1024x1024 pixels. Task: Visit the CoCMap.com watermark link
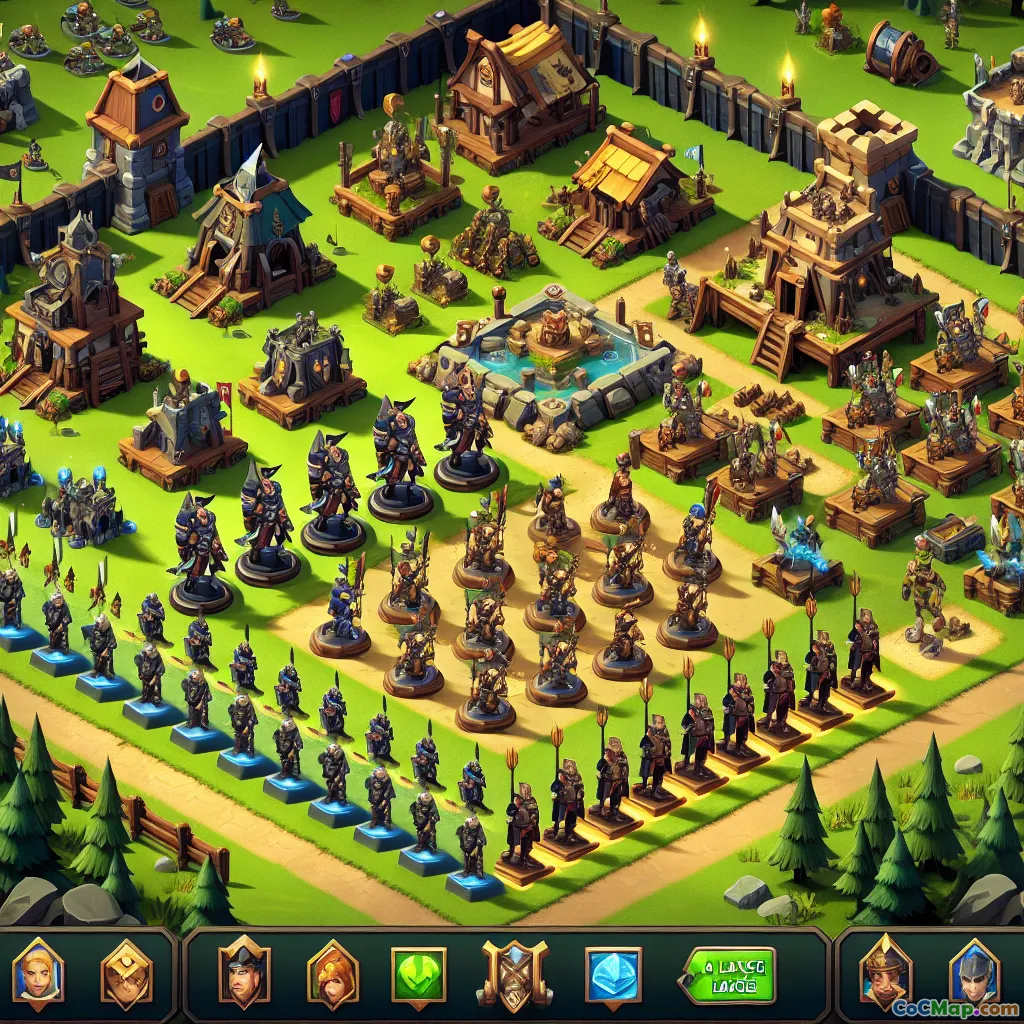[x=955, y=1008]
